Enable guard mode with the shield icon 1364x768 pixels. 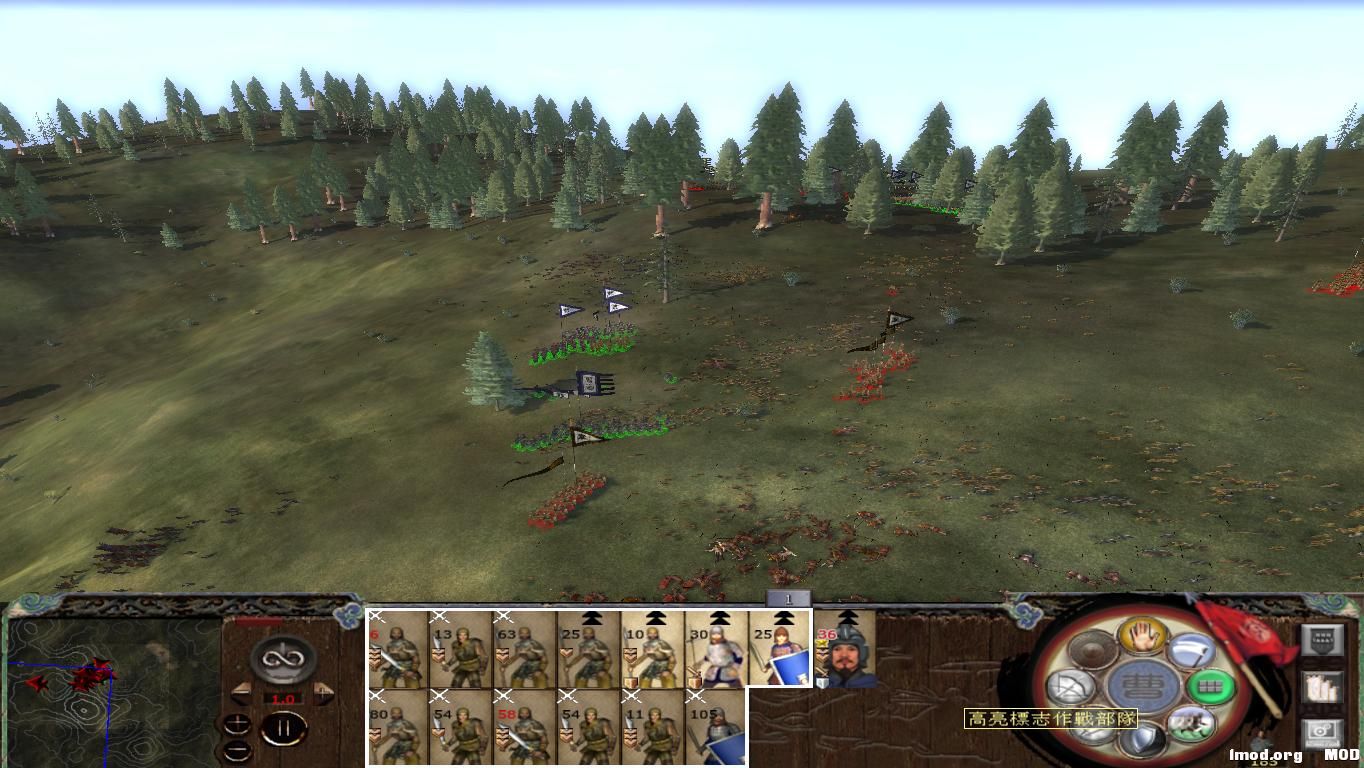pyautogui.click(x=1145, y=740)
